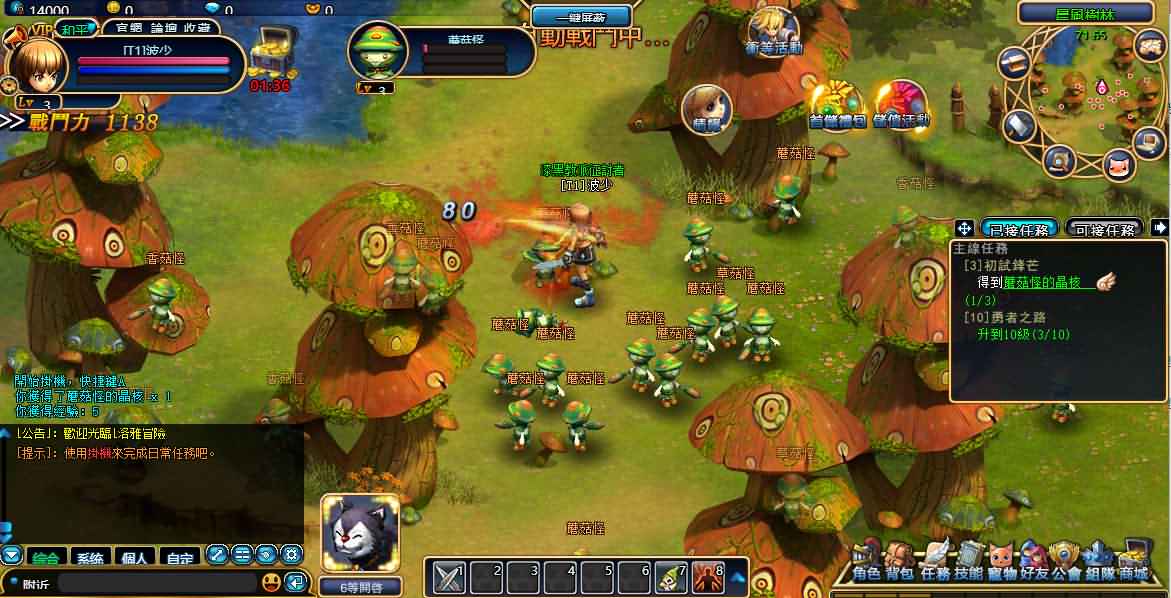Image resolution: width=1171 pixels, height=598 pixels.
Task: Use the red figure skill in slot 8
Action: coord(708,577)
